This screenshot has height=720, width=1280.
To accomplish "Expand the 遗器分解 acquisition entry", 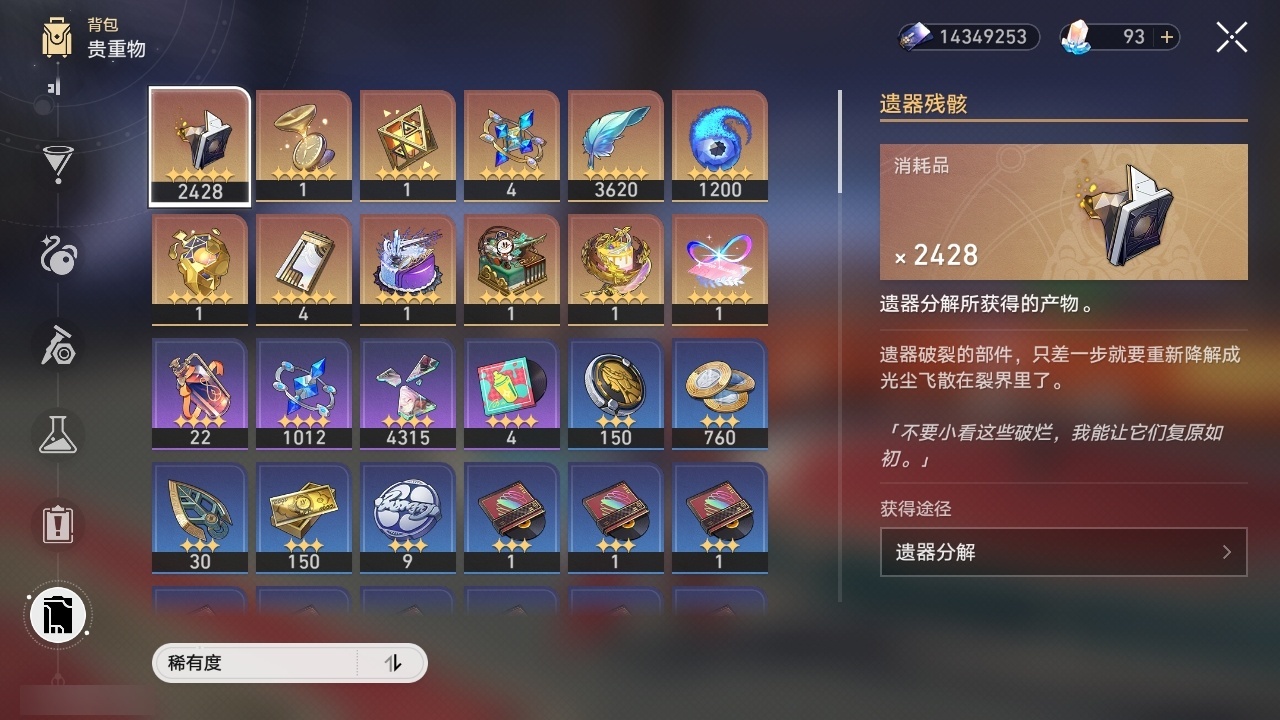I will click(1063, 551).
